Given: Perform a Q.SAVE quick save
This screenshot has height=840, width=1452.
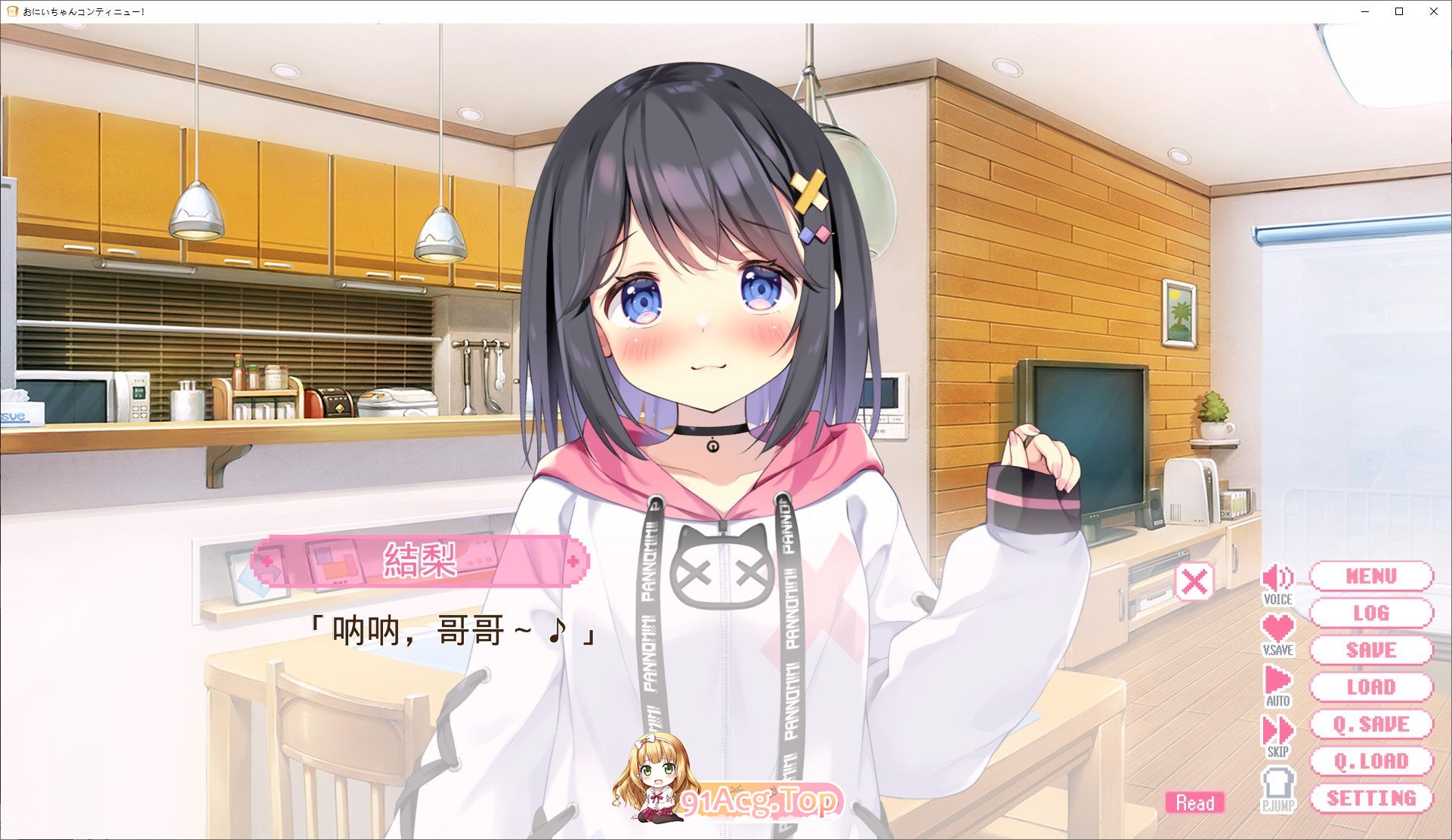Looking at the screenshot, I should (x=1373, y=724).
